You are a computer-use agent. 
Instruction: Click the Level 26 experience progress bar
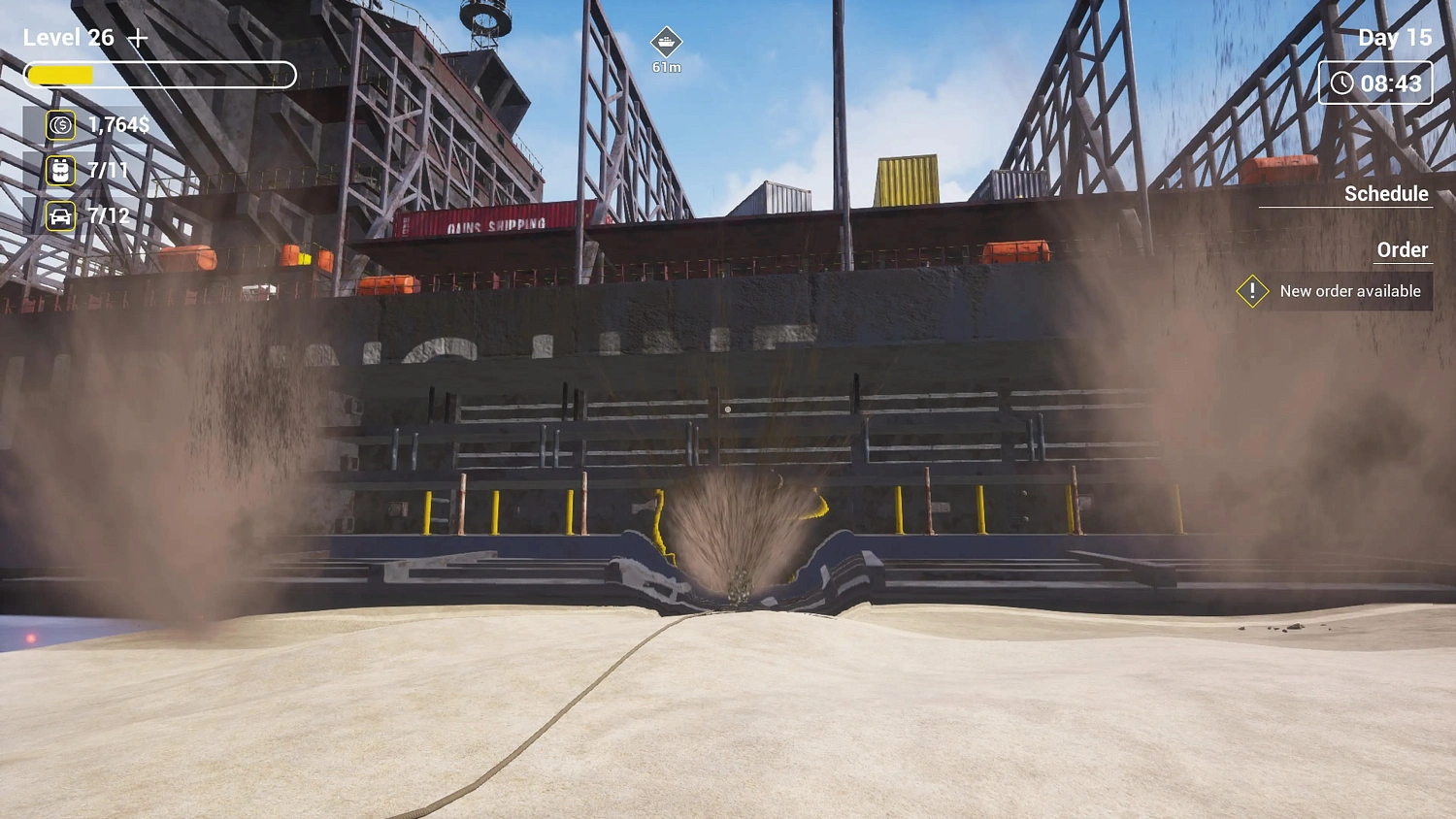coord(160,75)
